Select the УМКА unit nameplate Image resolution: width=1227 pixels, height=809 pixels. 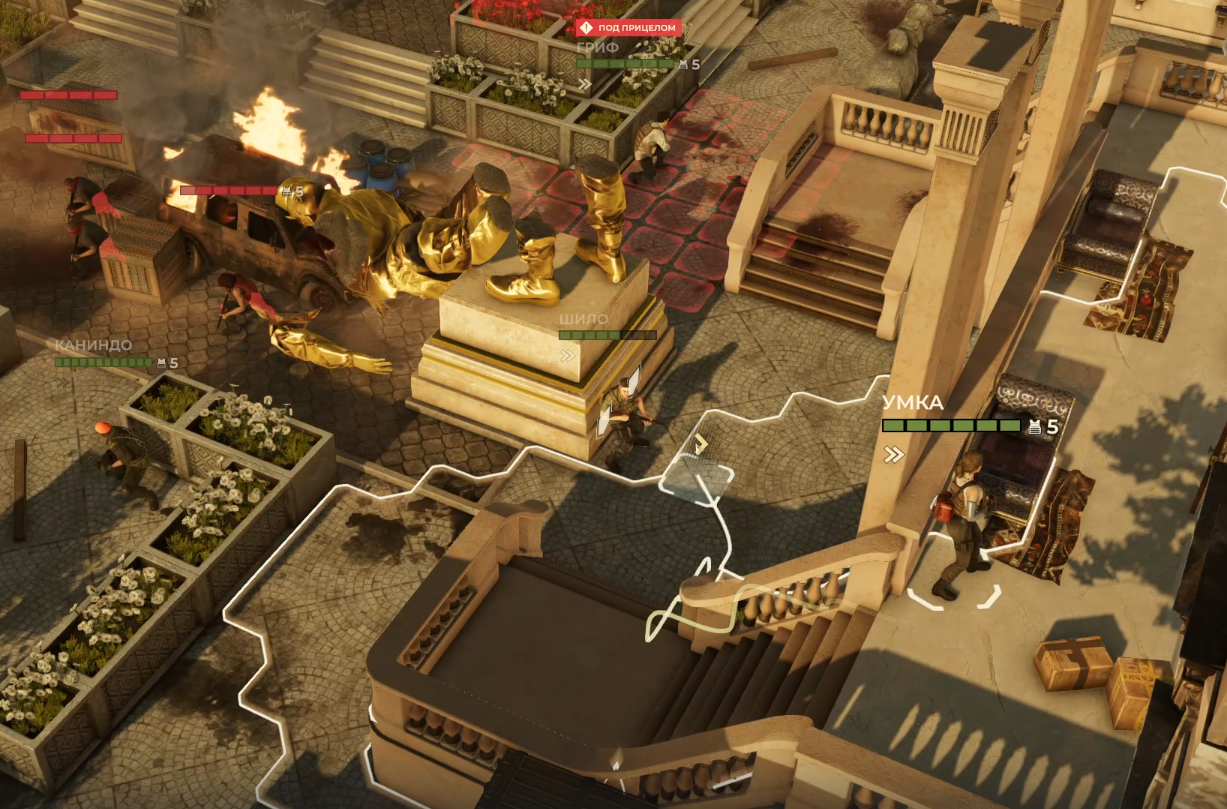(913, 403)
